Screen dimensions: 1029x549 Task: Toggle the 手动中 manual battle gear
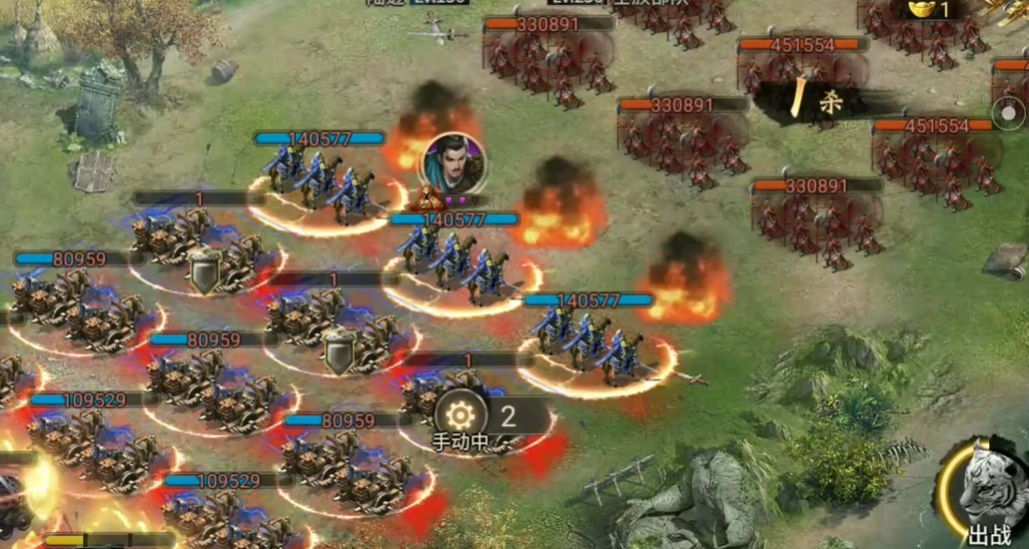click(461, 415)
